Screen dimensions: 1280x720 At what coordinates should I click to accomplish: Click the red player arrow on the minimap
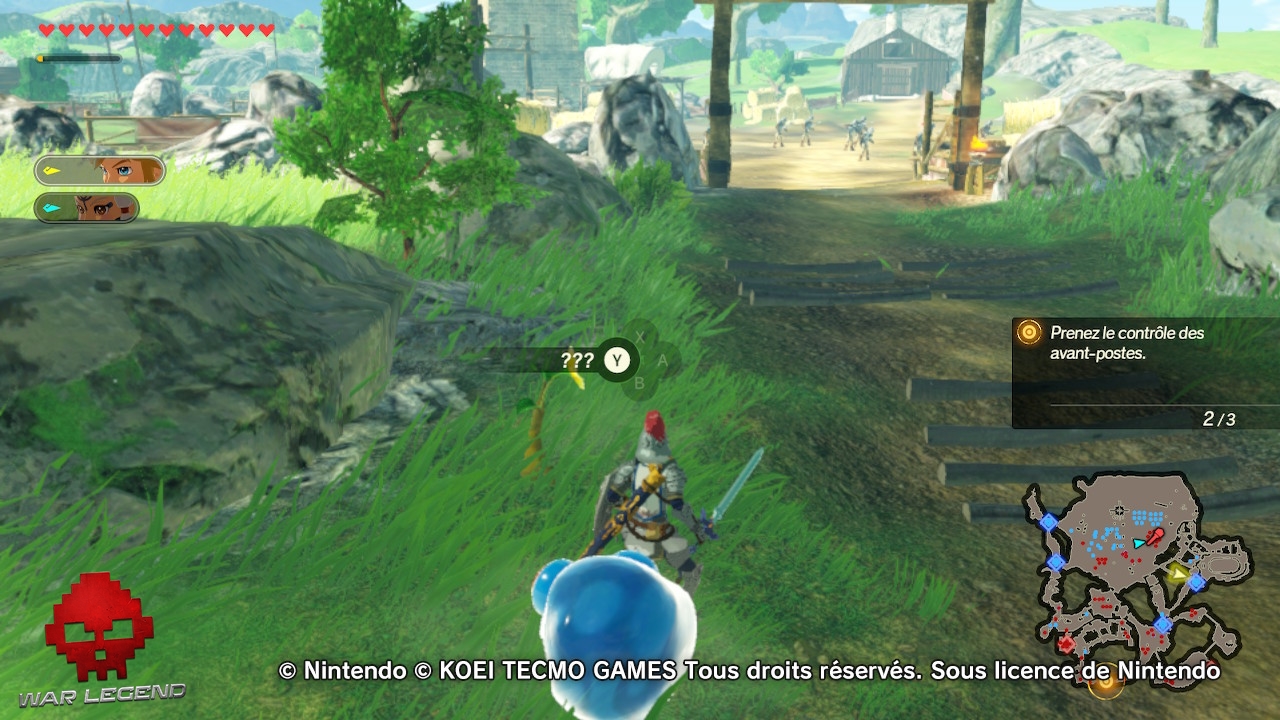tap(1155, 536)
